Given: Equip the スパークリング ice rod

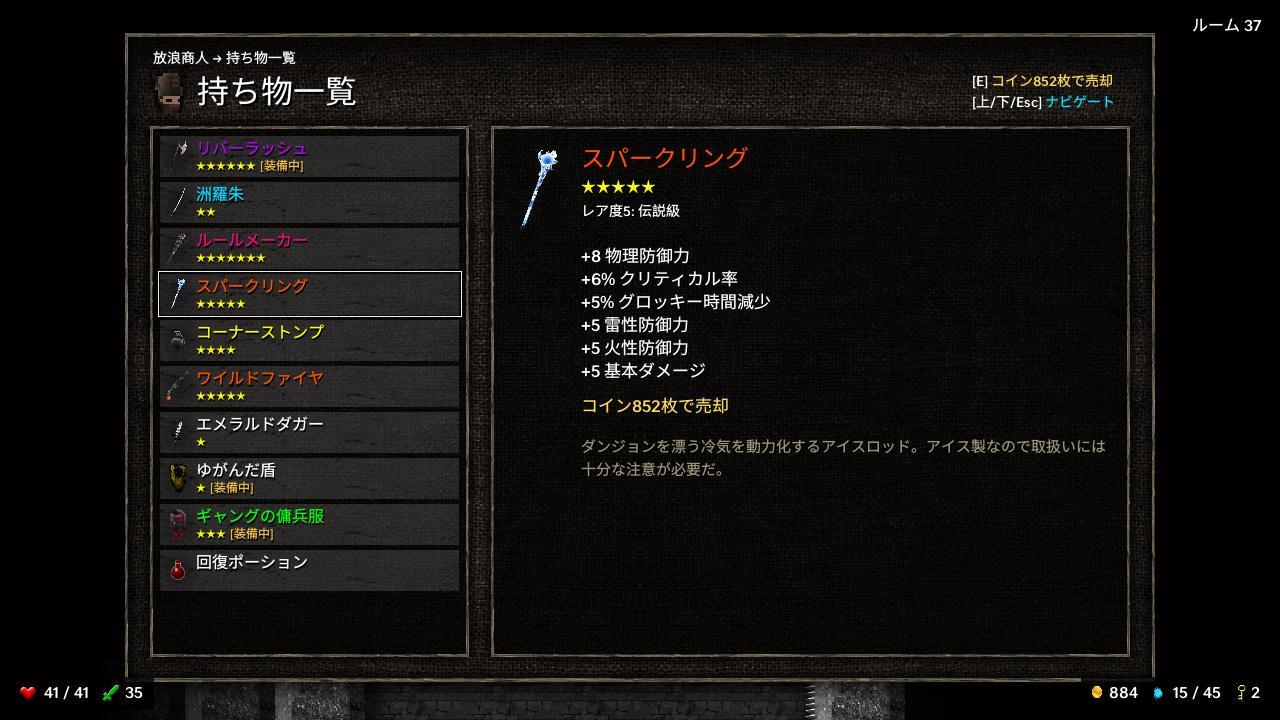Looking at the screenshot, I should [308, 293].
